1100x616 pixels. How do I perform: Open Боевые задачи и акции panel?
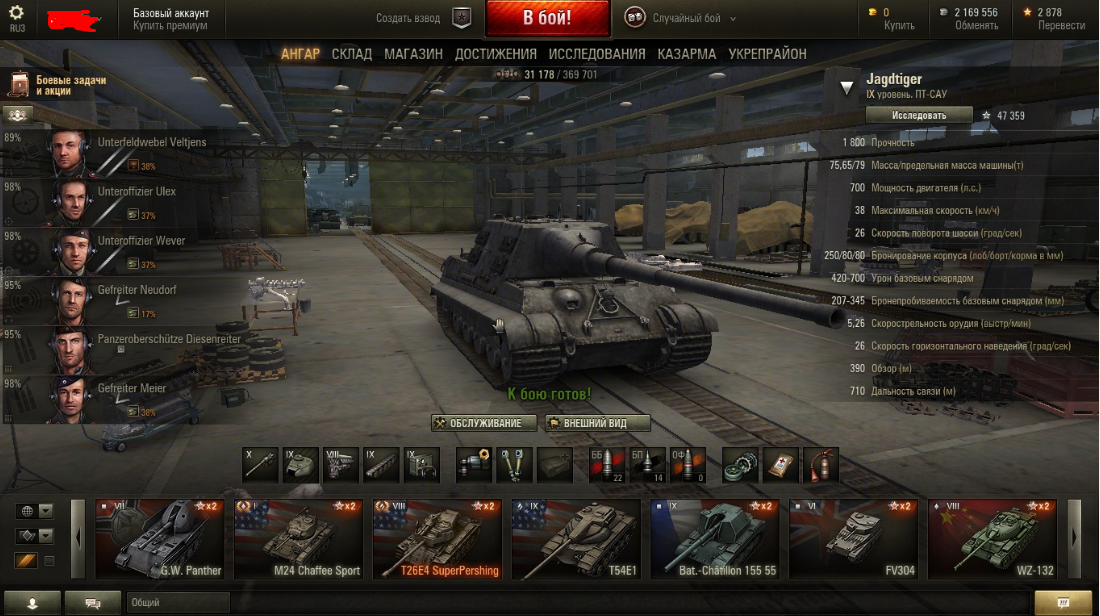pos(60,85)
